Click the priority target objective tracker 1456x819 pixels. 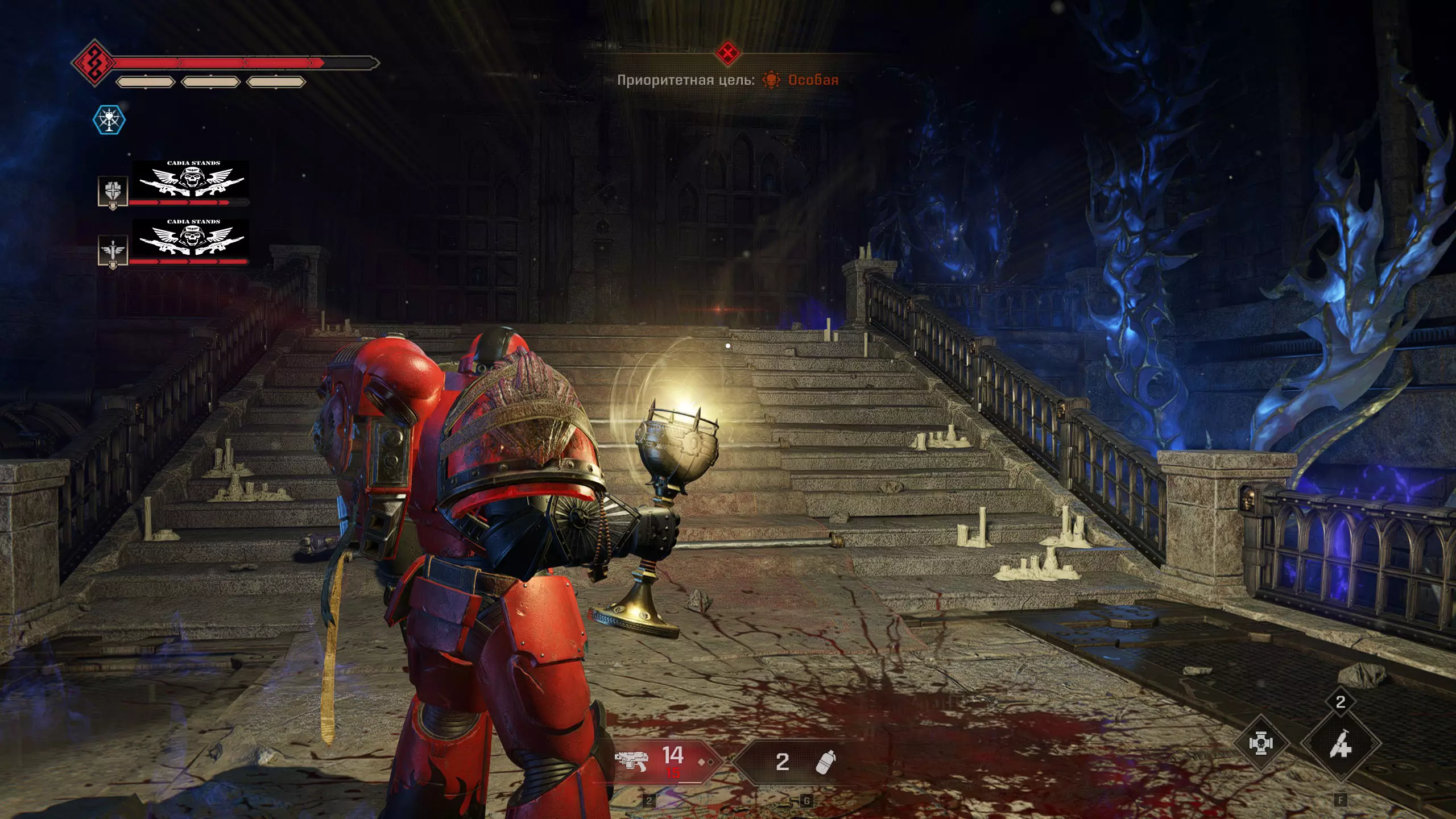coord(727,80)
